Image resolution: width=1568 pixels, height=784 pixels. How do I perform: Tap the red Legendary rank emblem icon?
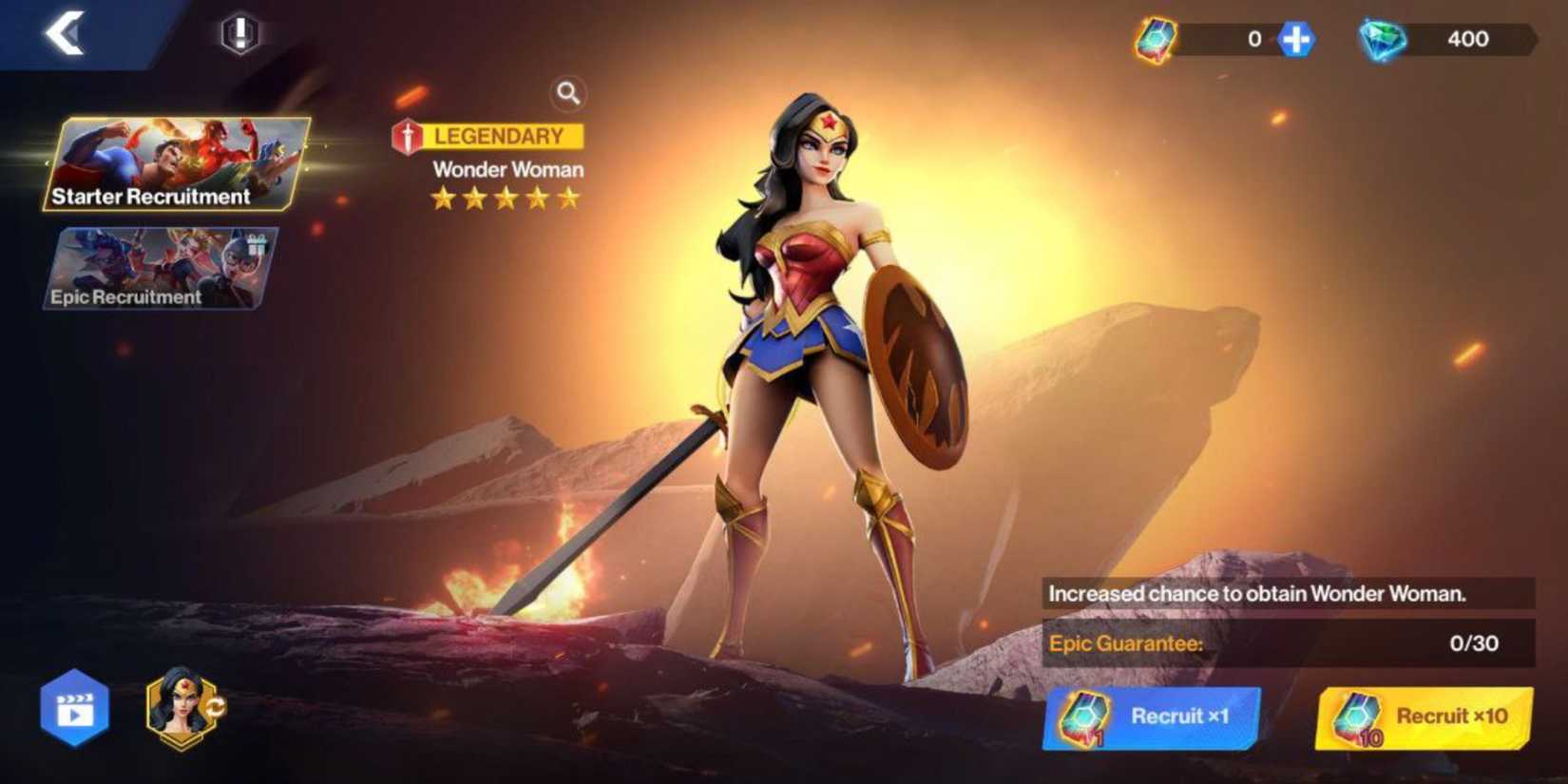click(x=409, y=135)
